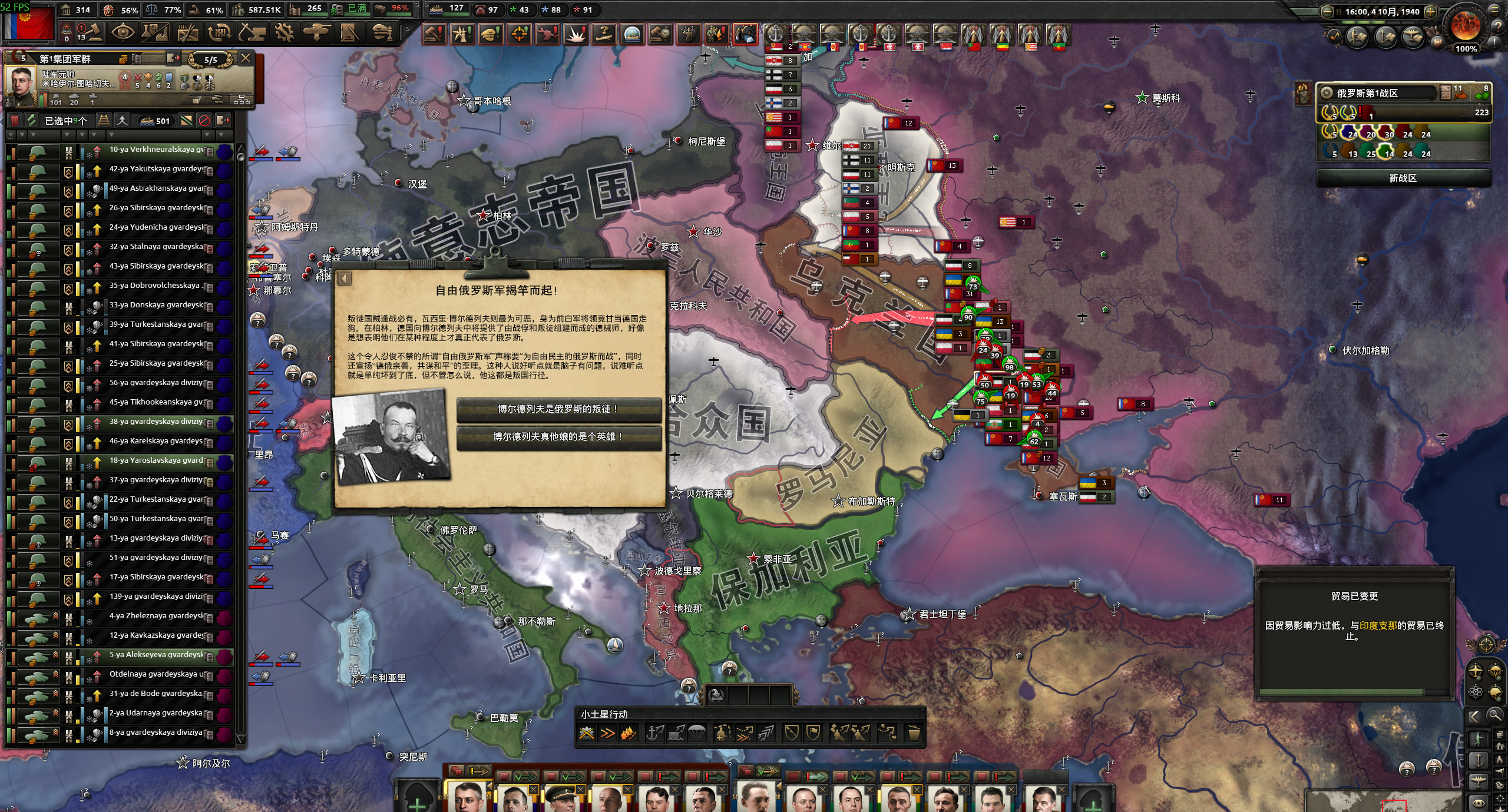Click the 新战区 new theater button
The image size is (1508, 812).
[x=1402, y=178]
